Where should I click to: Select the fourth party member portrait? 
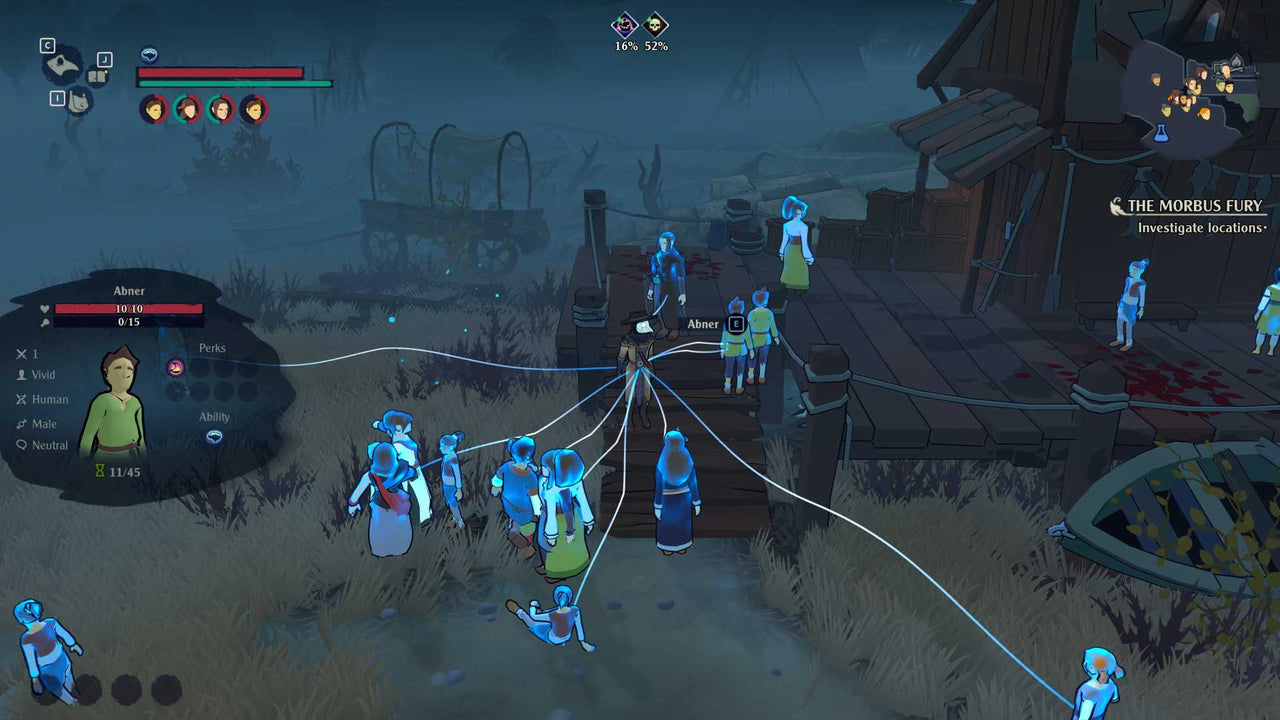point(250,110)
